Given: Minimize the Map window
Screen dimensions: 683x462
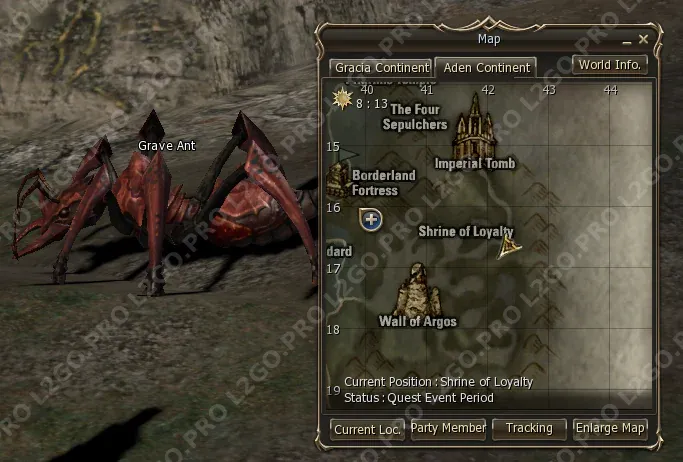Looking at the screenshot, I should [x=626, y=40].
